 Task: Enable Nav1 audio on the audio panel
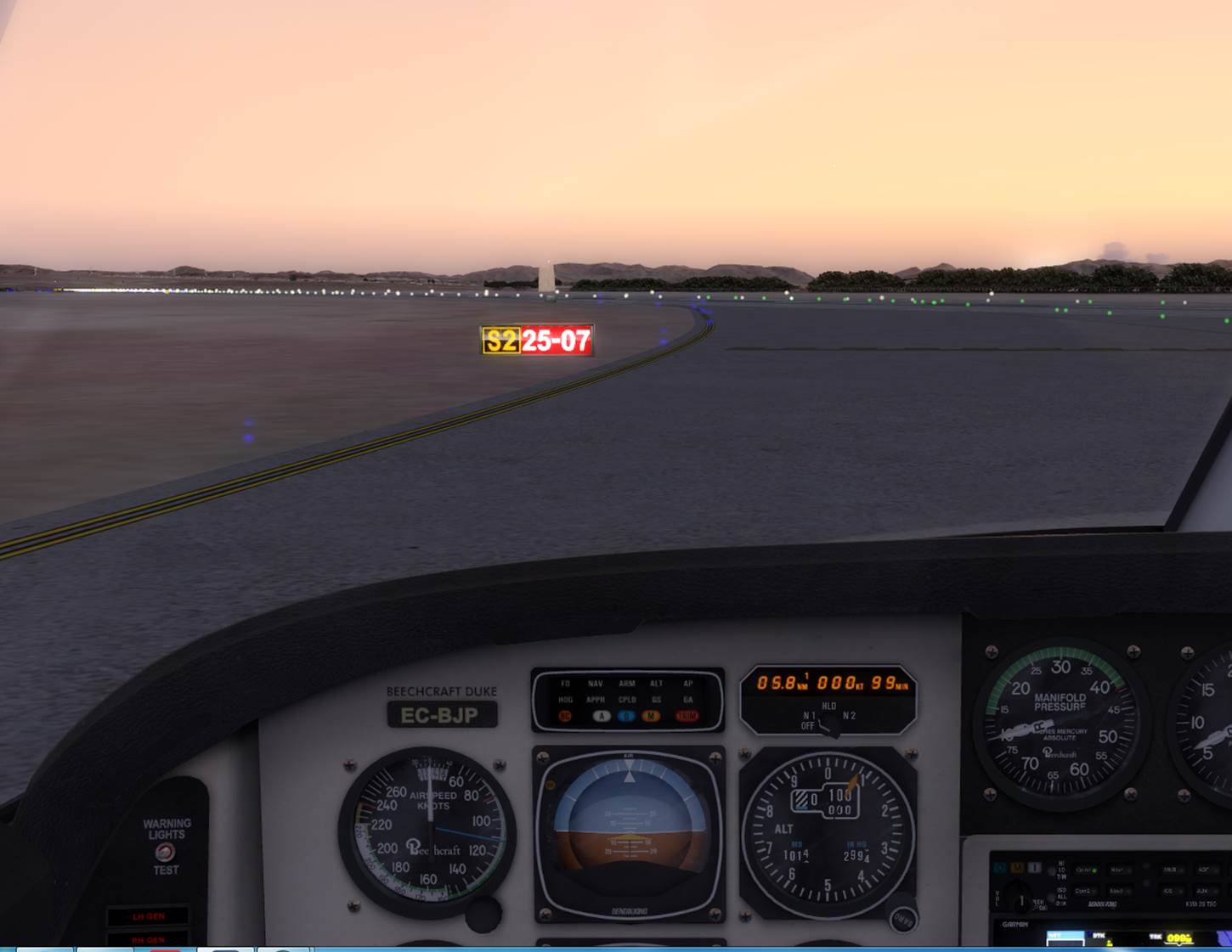point(1120,870)
